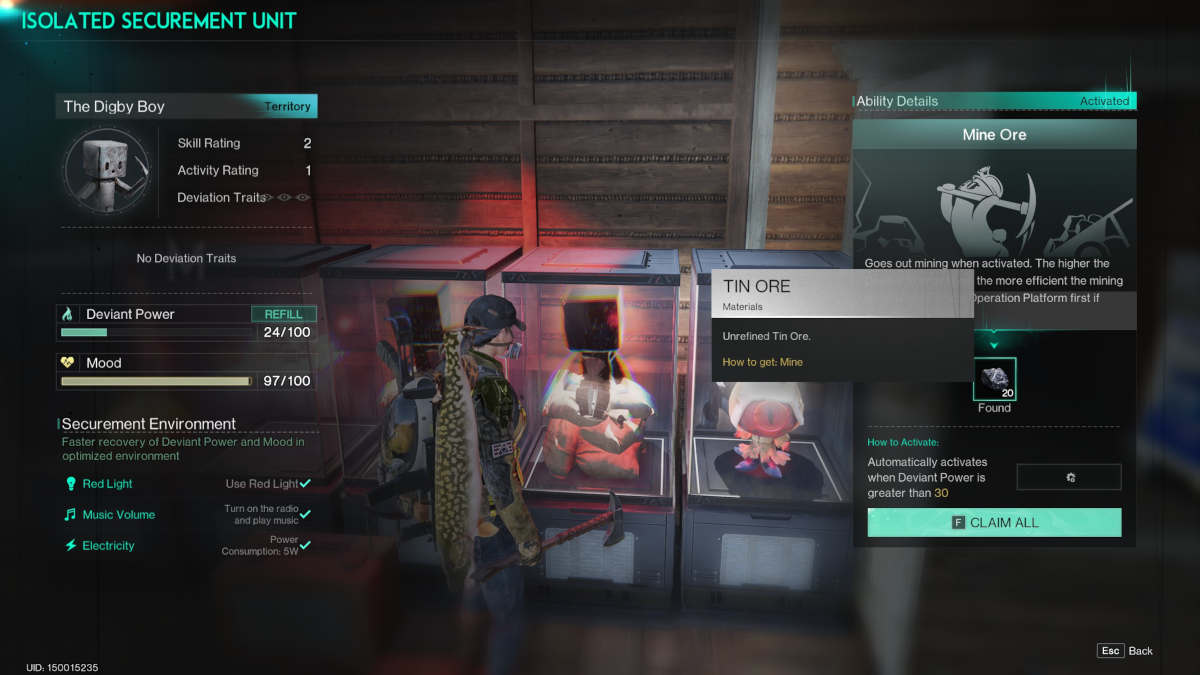The width and height of the screenshot is (1200, 675).
Task: View the Deviation Traits eye icons
Action: coord(285,198)
